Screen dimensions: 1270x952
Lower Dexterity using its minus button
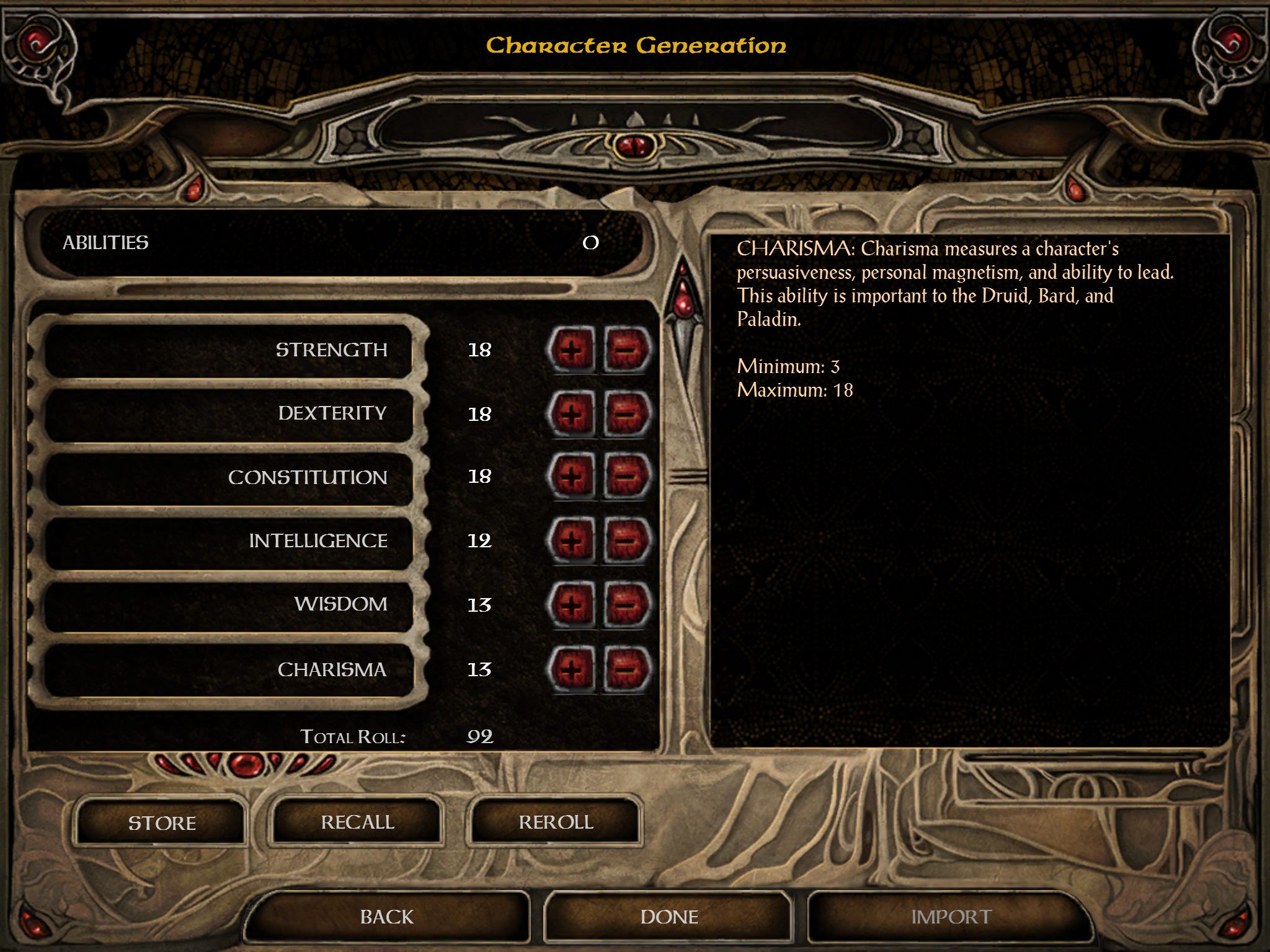626,413
